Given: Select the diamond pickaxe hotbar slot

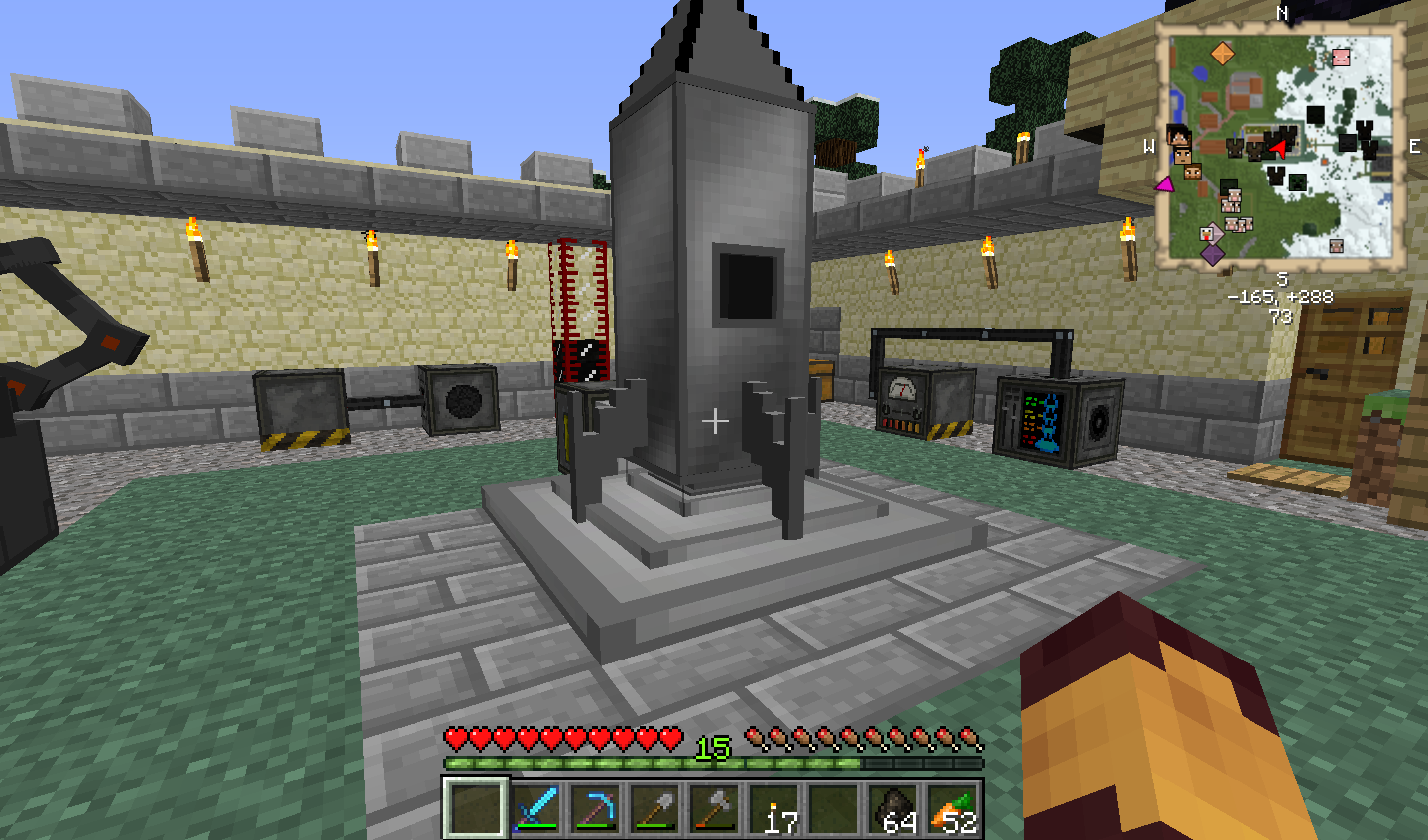Looking at the screenshot, I should click(598, 810).
